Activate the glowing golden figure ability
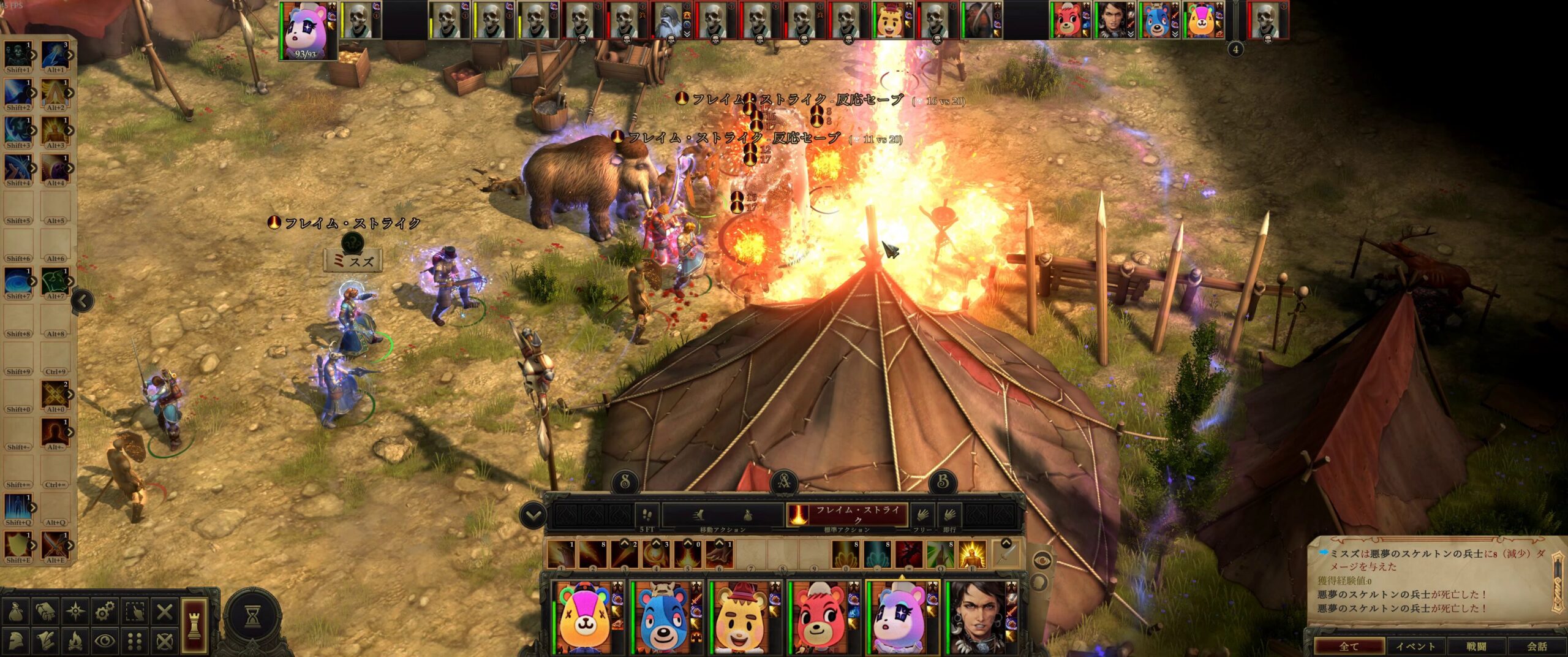 [x=971, y=554]
